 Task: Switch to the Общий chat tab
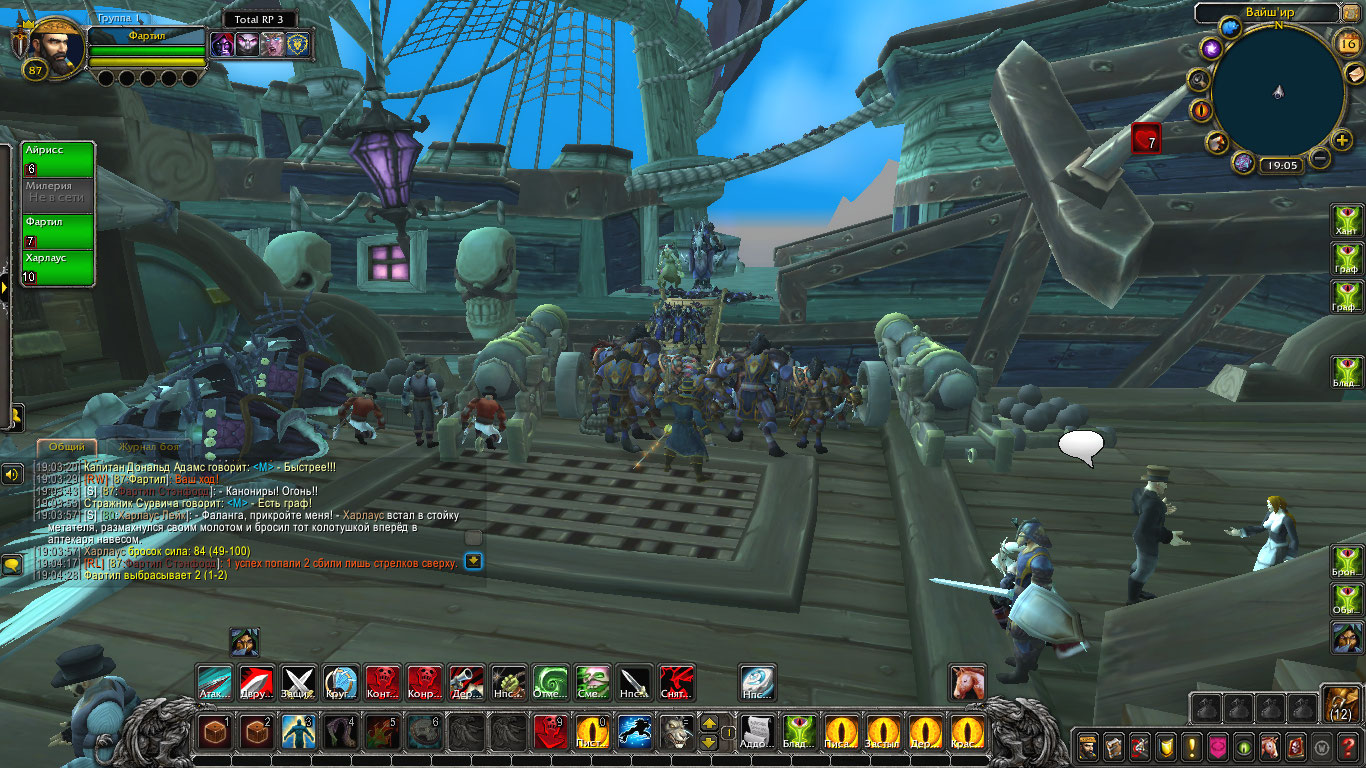pyautogui.click(x=67, y=447)
